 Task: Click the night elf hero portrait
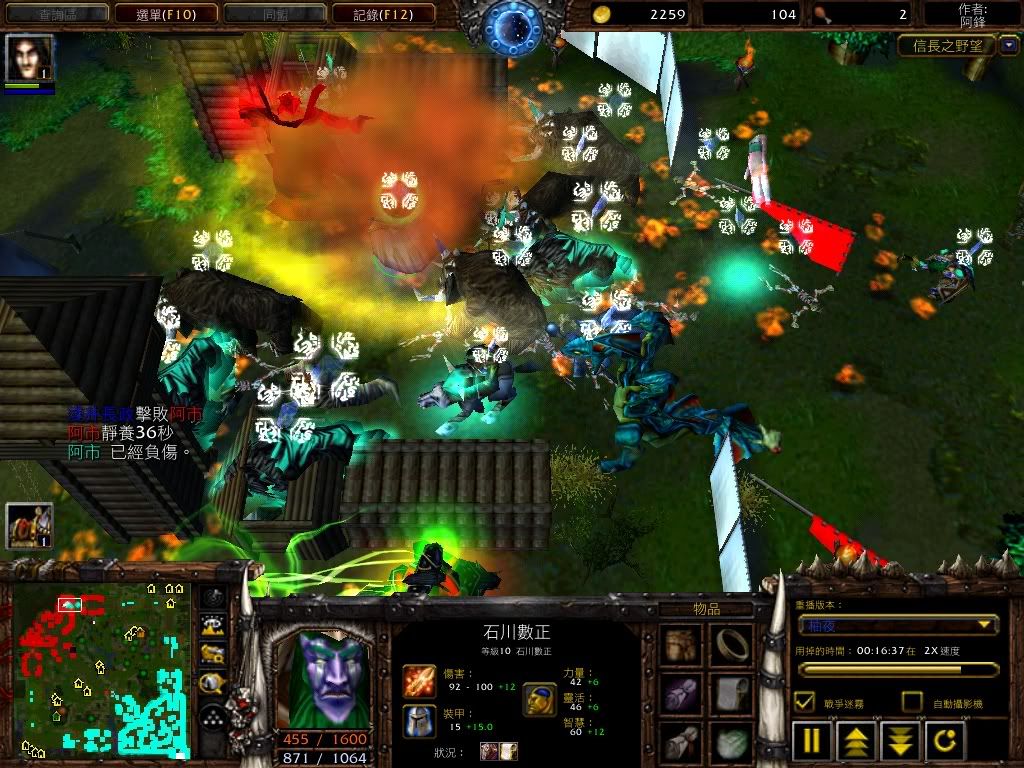pos(322,680)
